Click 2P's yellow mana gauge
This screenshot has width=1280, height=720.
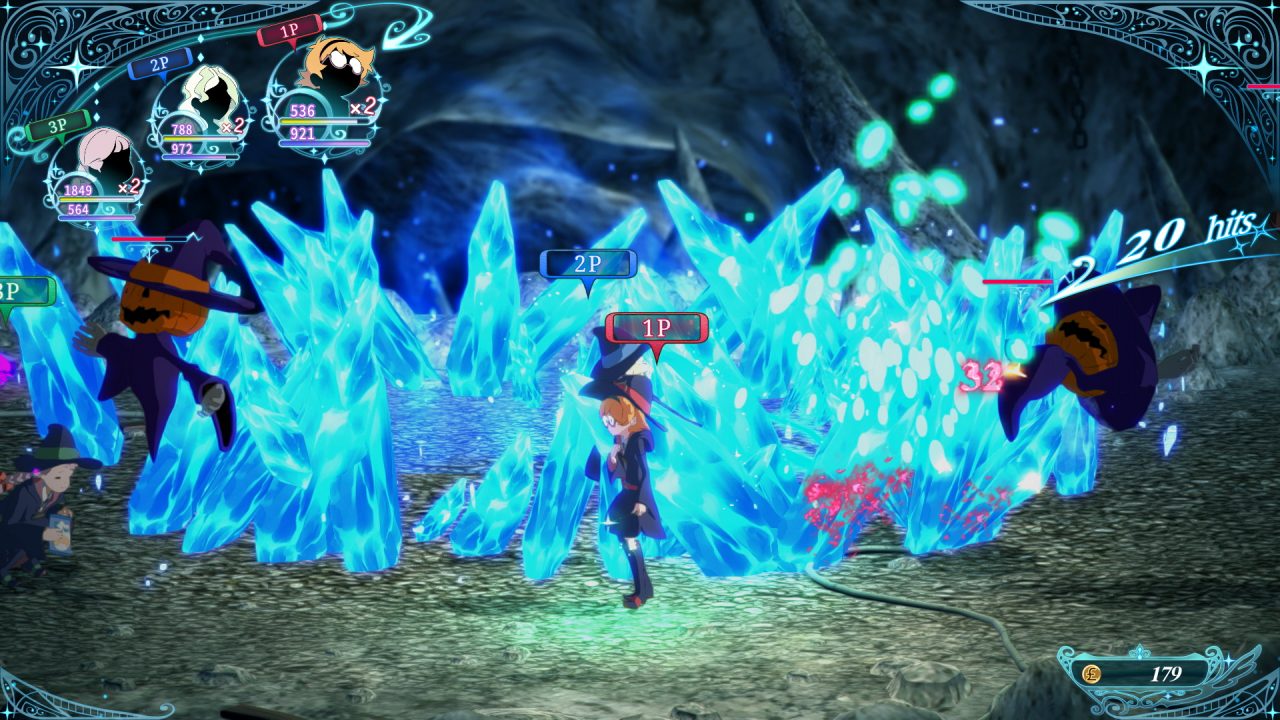[x=200, y=138]
